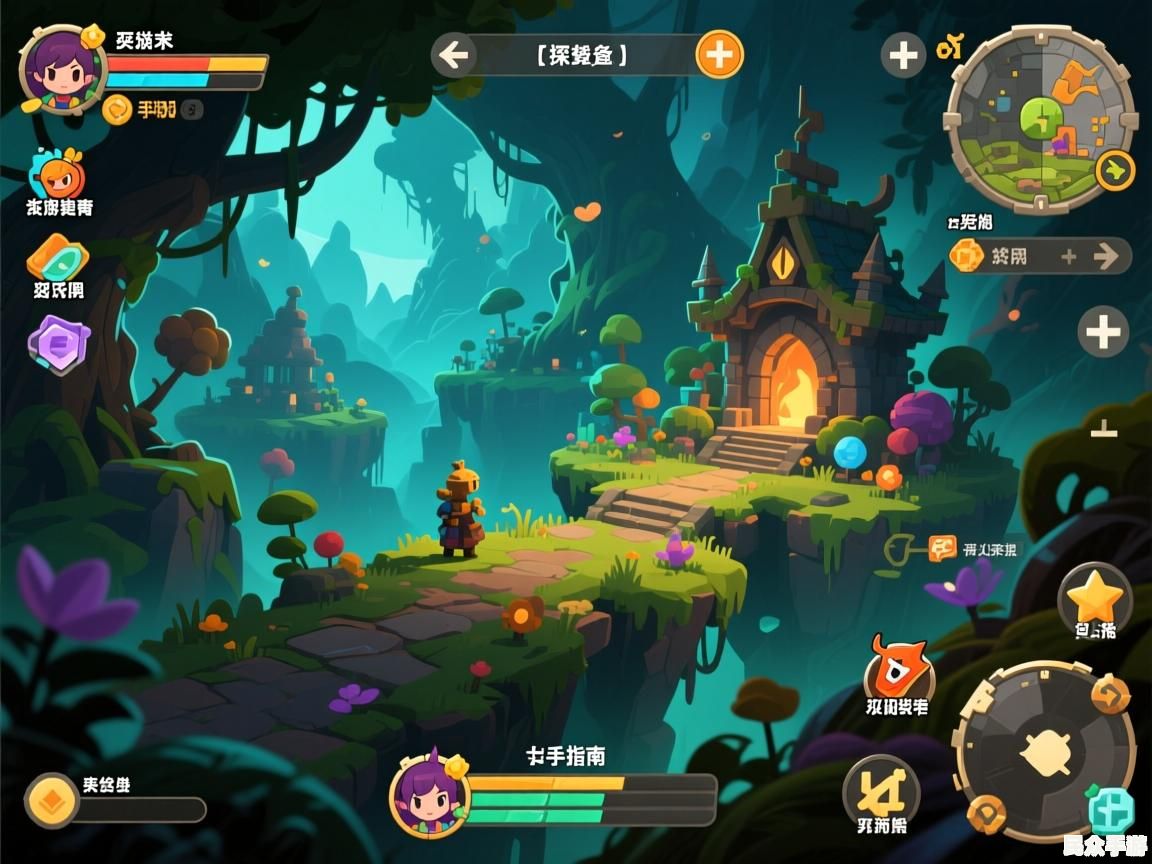Click the back arrow on the top bar
Screen dimensions: 1152x864
(455, 54)
